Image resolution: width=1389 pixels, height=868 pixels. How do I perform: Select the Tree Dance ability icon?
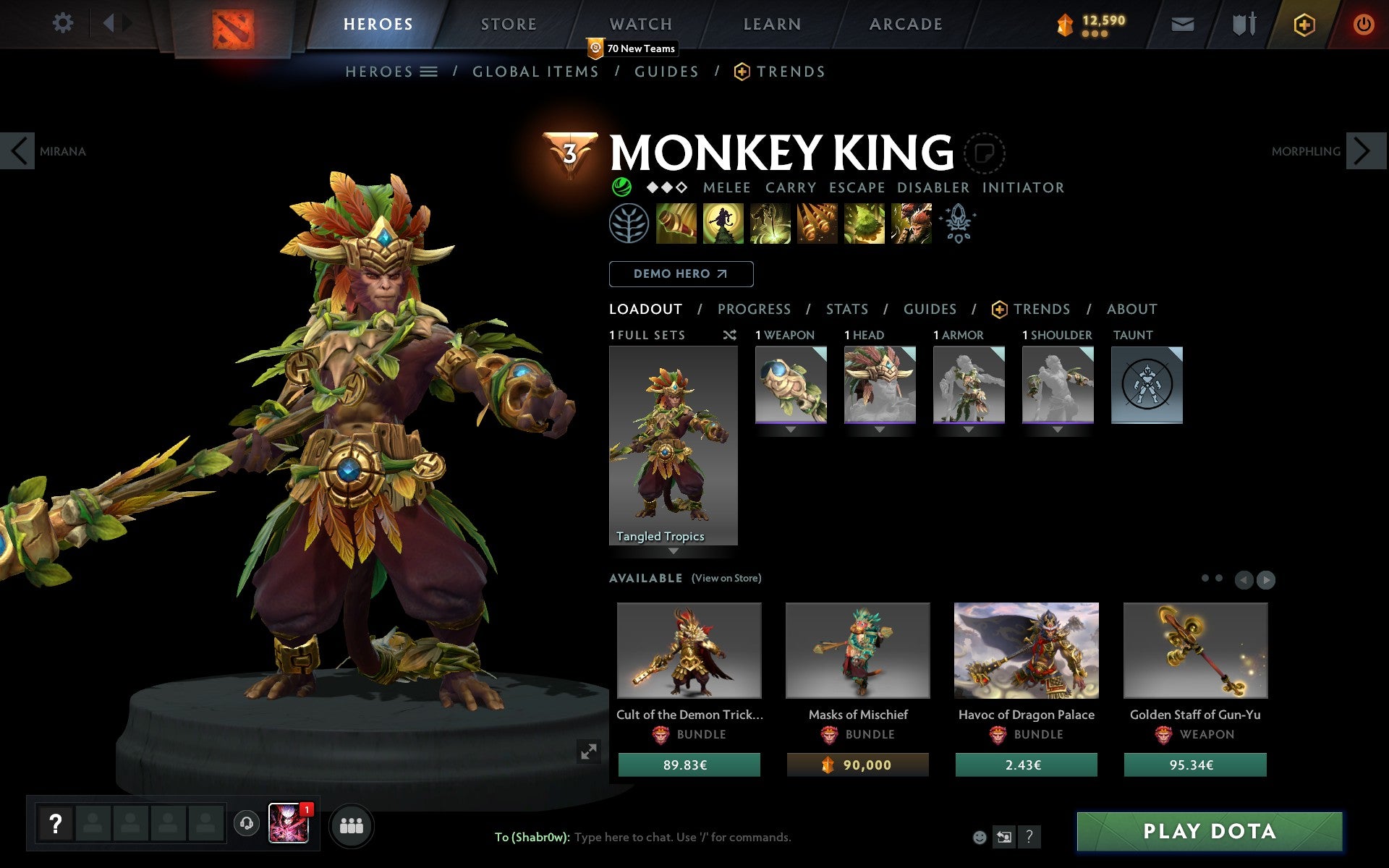tap(724, 224)
